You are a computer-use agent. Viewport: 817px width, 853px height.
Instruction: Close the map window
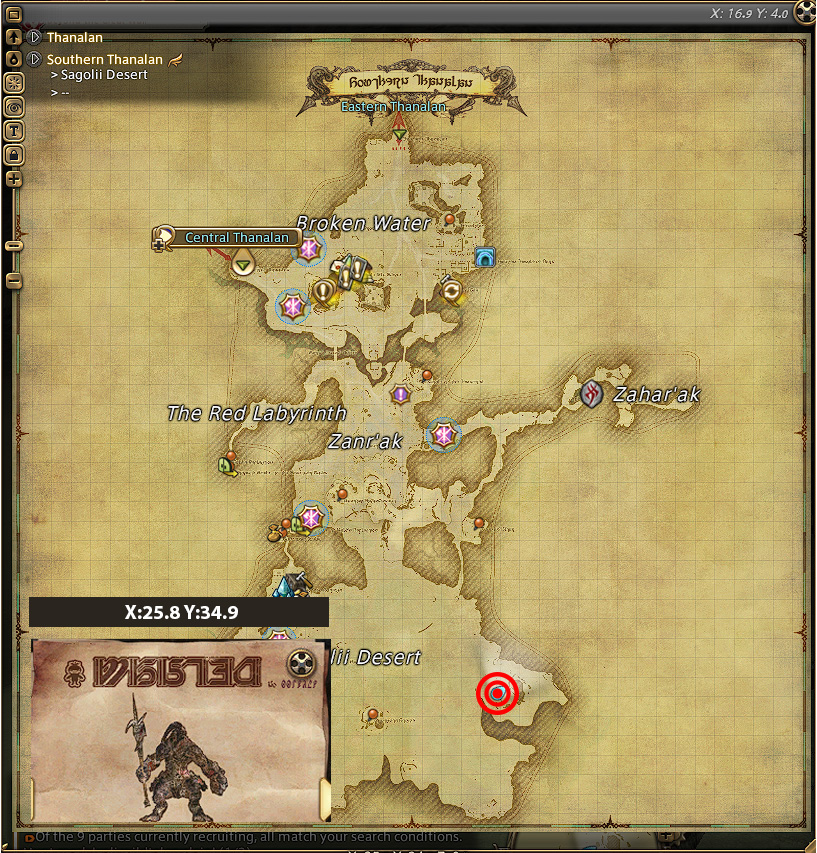(803, 14)
